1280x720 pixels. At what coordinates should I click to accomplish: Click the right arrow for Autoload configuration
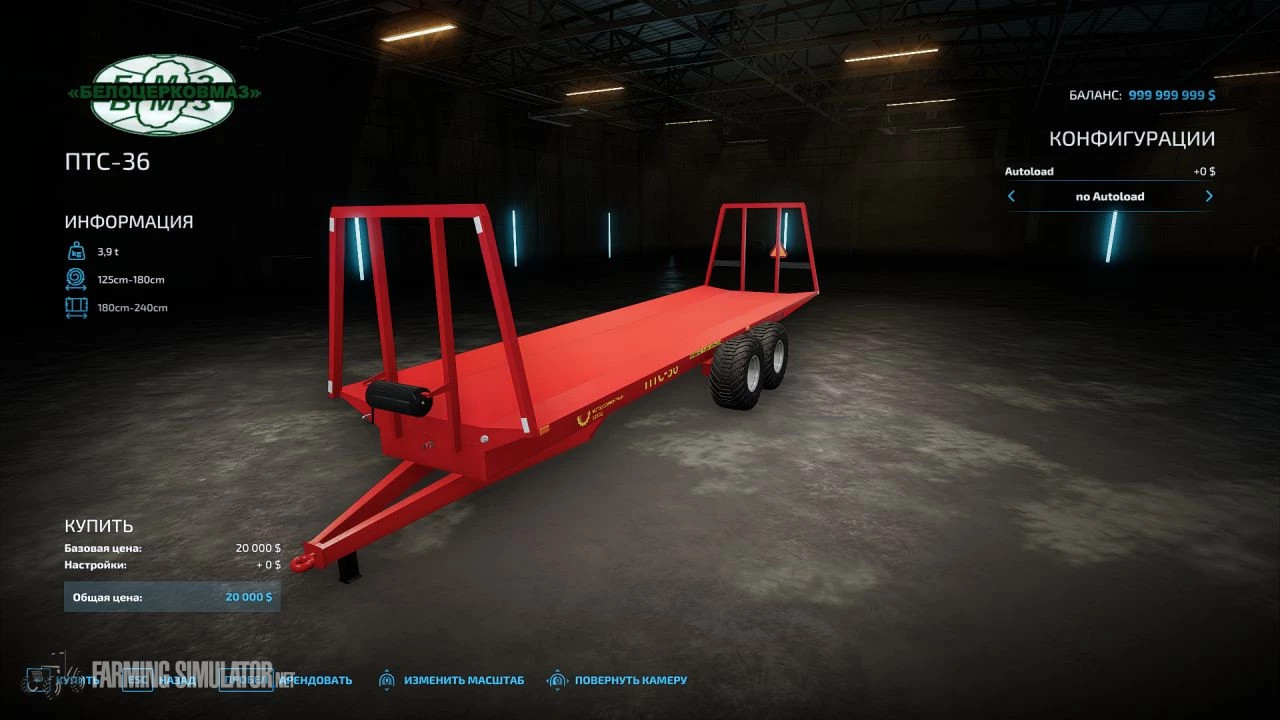[1208, 196]
